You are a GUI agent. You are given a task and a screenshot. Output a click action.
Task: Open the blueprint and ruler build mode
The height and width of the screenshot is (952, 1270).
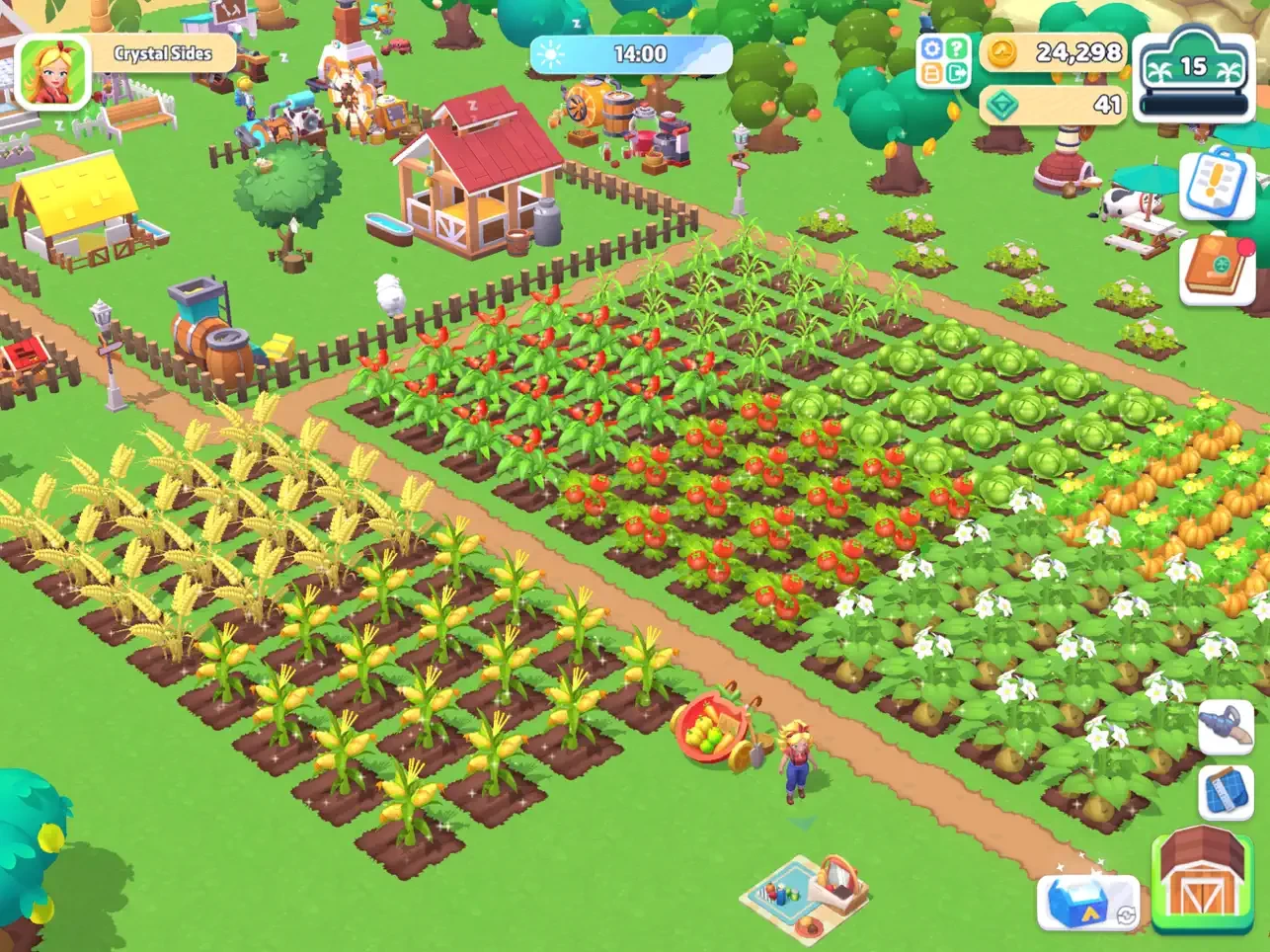coord(1226,791)
